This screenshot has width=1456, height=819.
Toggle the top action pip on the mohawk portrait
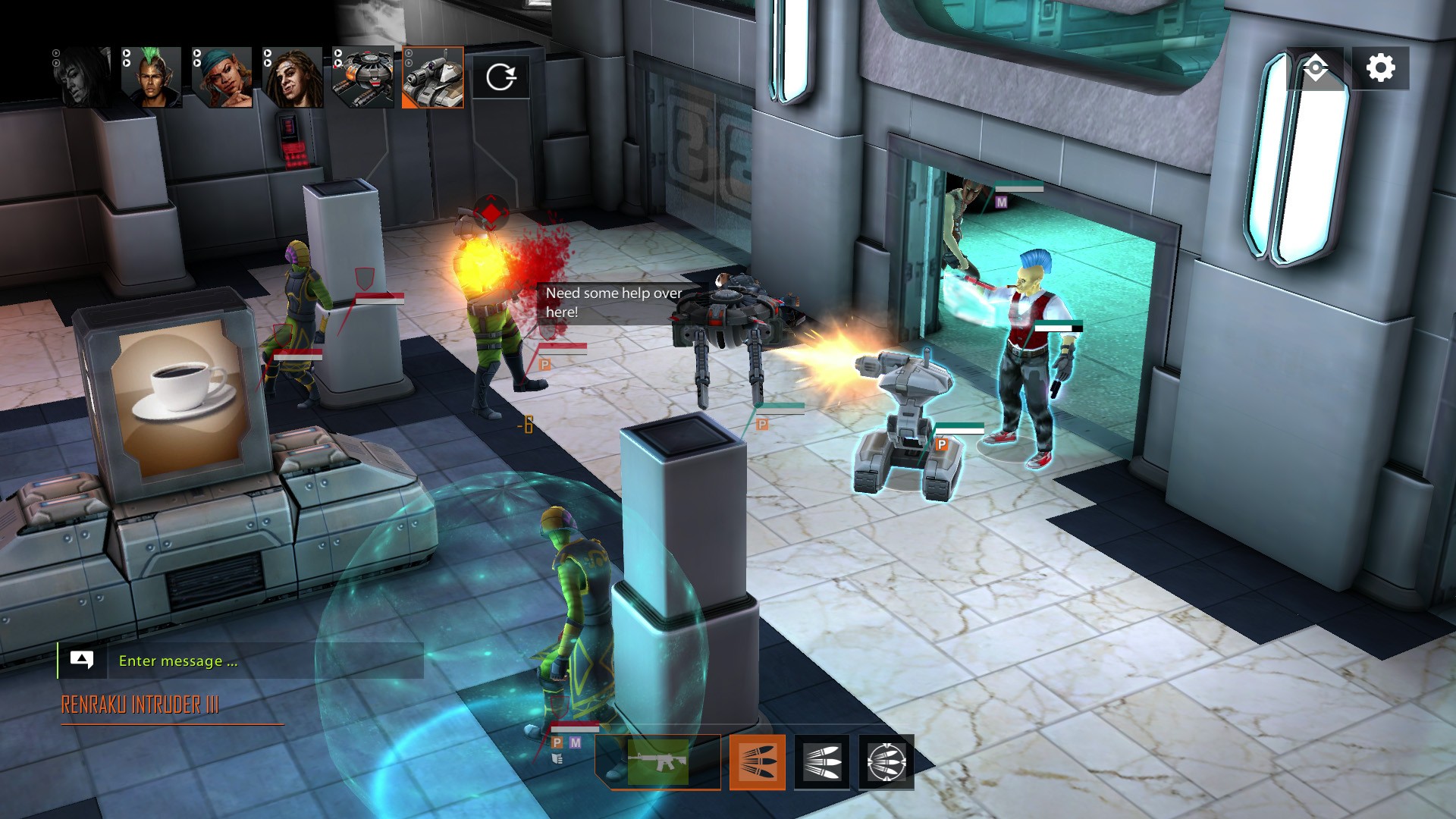point(126,53)
